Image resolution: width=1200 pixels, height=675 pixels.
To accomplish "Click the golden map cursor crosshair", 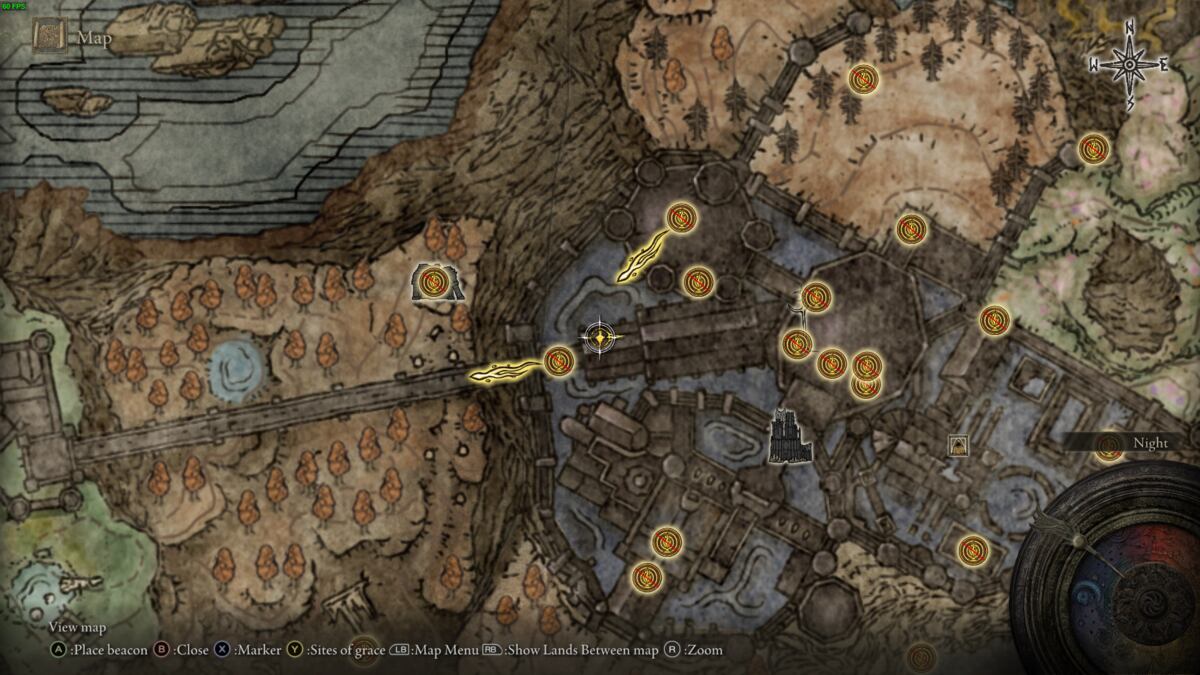I will [x=598, y=339].
